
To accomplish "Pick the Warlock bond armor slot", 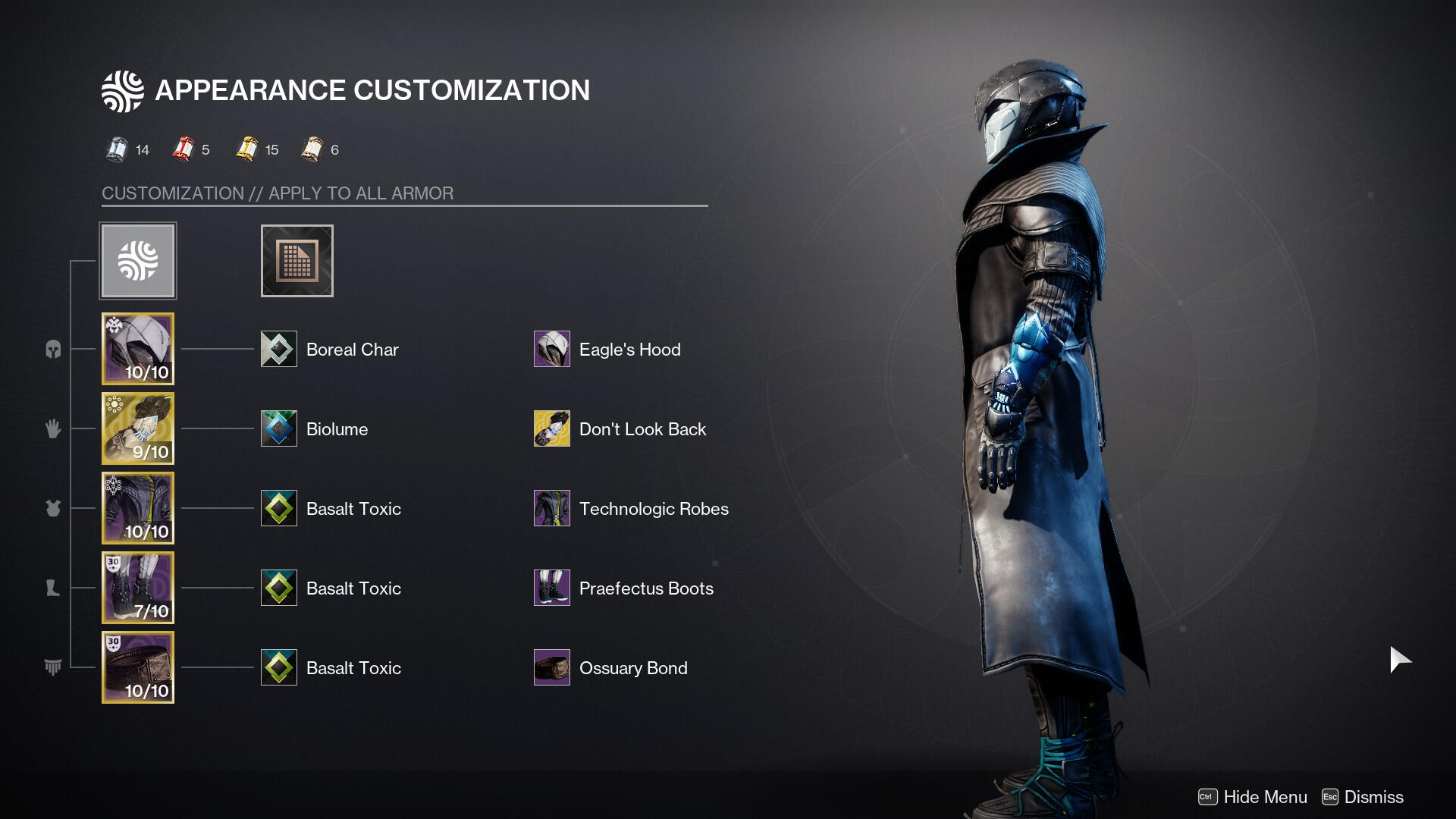I will [x=138, y=667].
